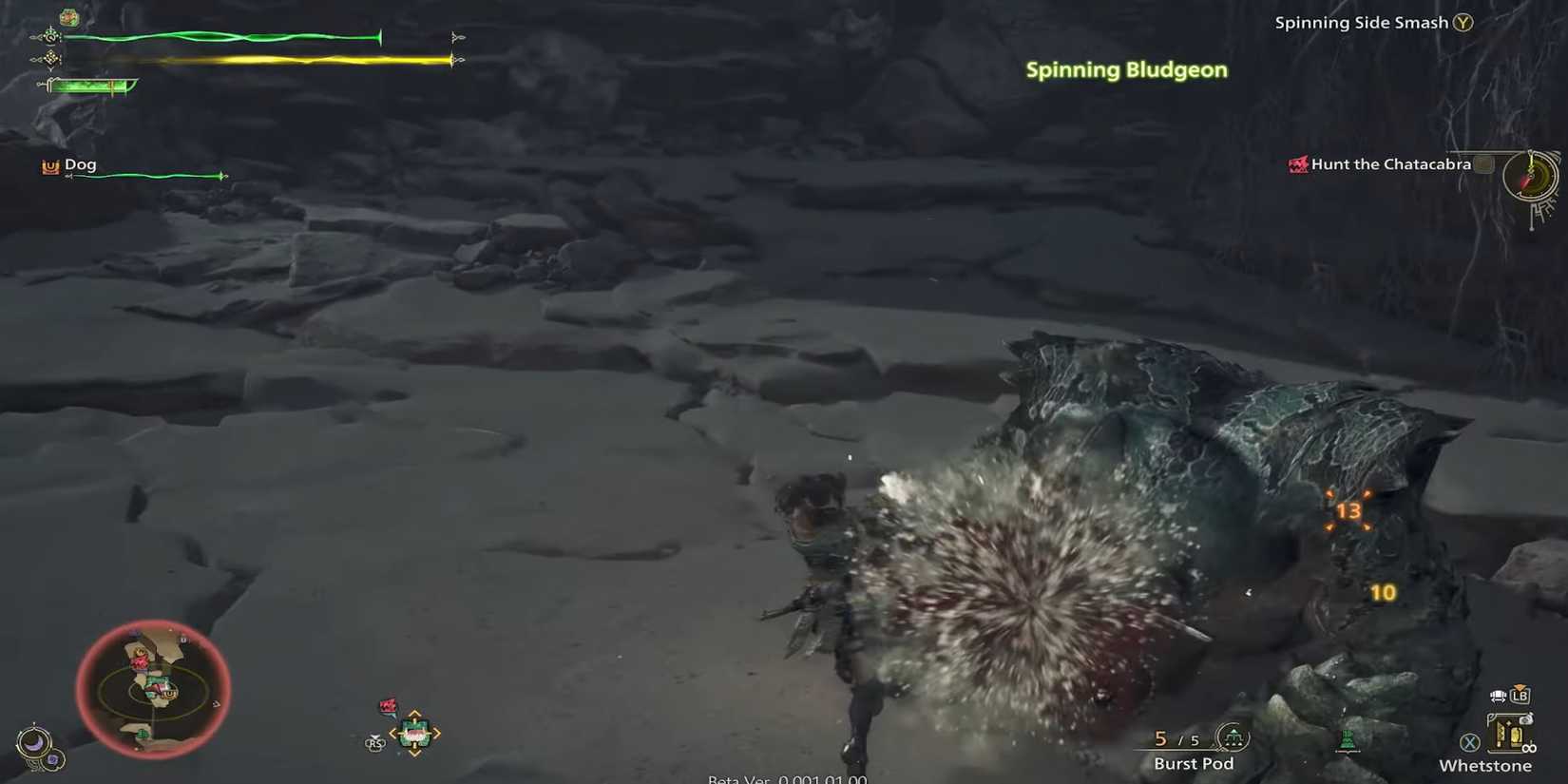Click the X button prompt next to Whetstone
This screenshot has width=1568, height=784.
pyautogui.click(x=1470, y=742)
